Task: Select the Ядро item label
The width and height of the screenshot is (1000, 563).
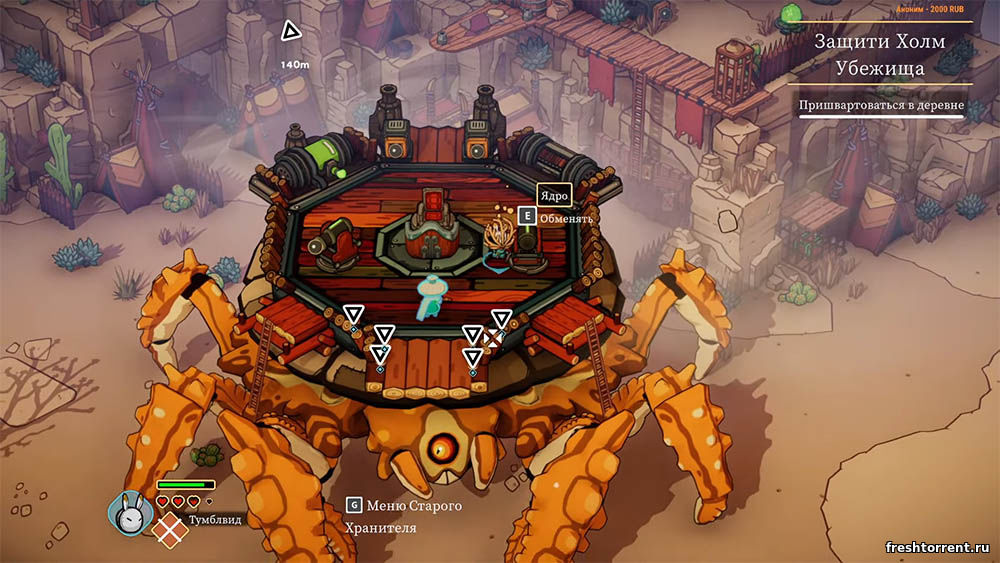Action: tap(553, 195)
